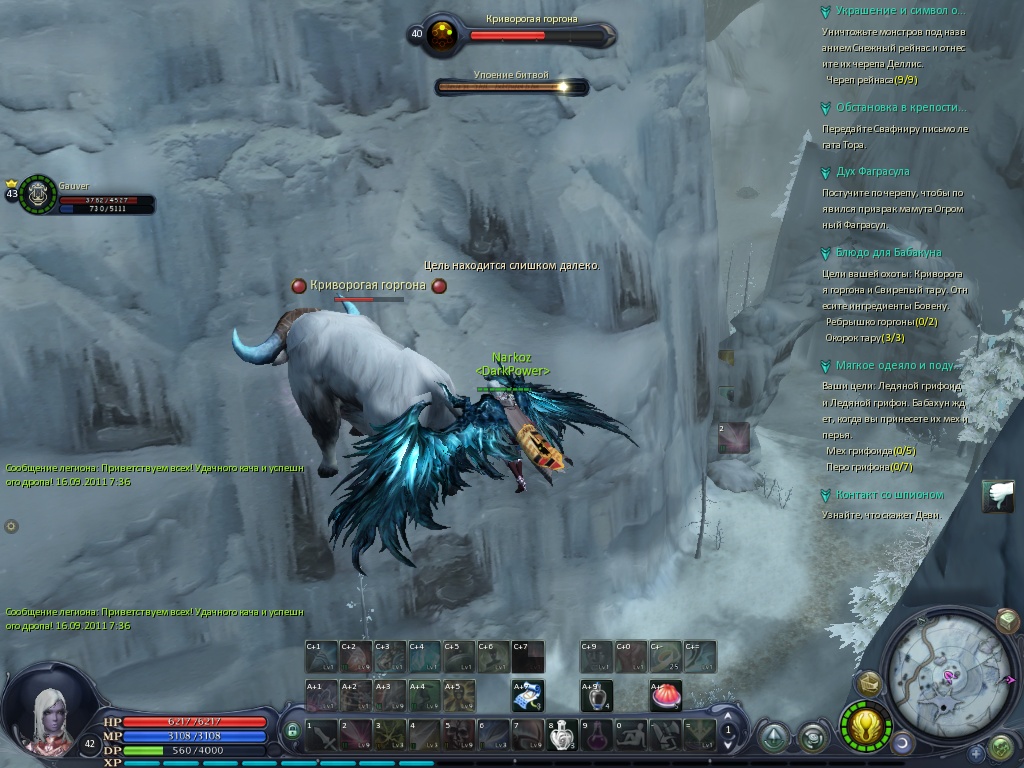This screenshot has height=768, width=1024.
Task: Select party member Gauver's portrait
Action: pyautogui.click(x=38, y=193)
